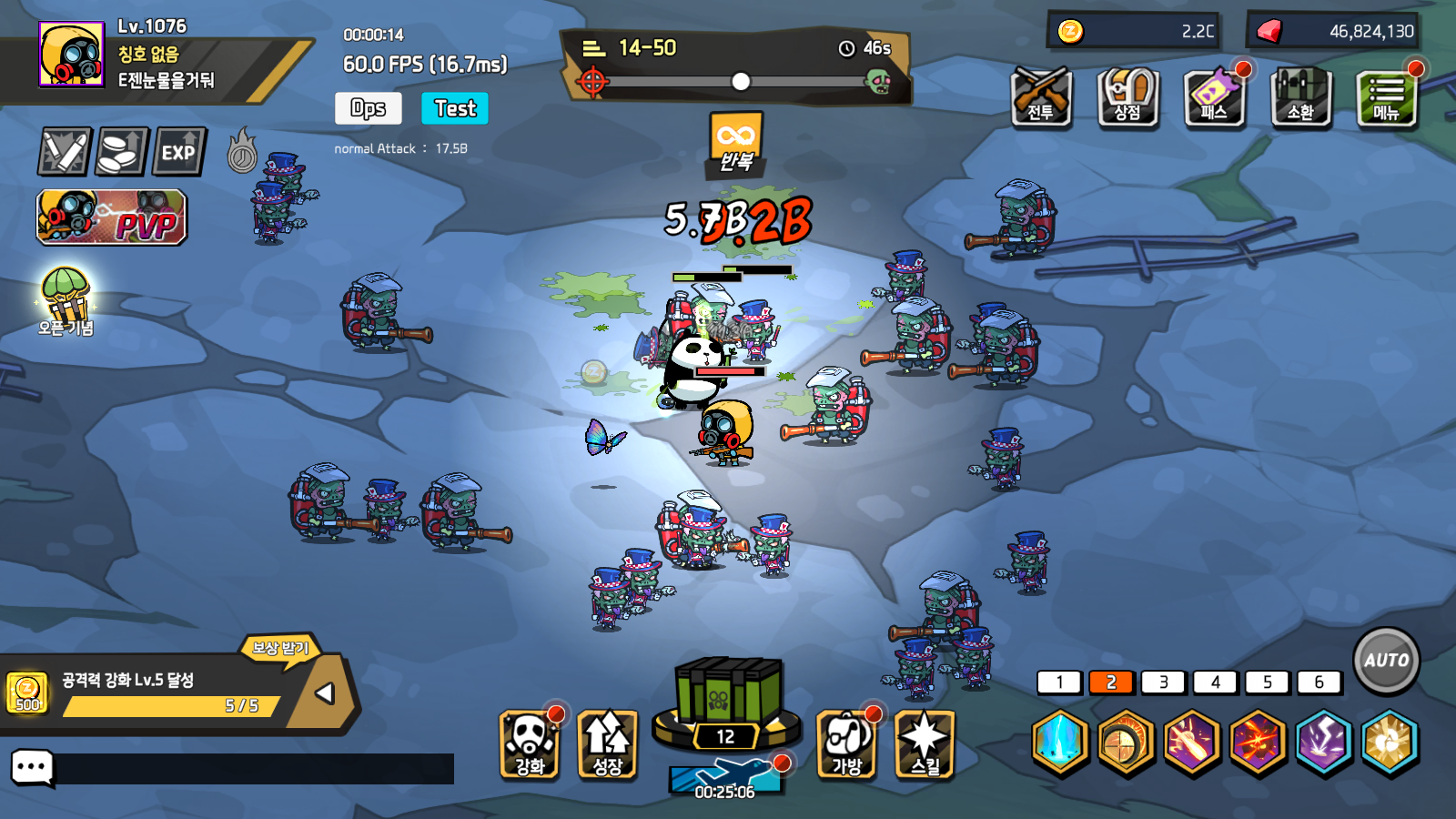Image resolution: width=1456 pixels, height=819 pixels.
Task: Switch to skill preset 3
Action: click(x=1163, y=682)
